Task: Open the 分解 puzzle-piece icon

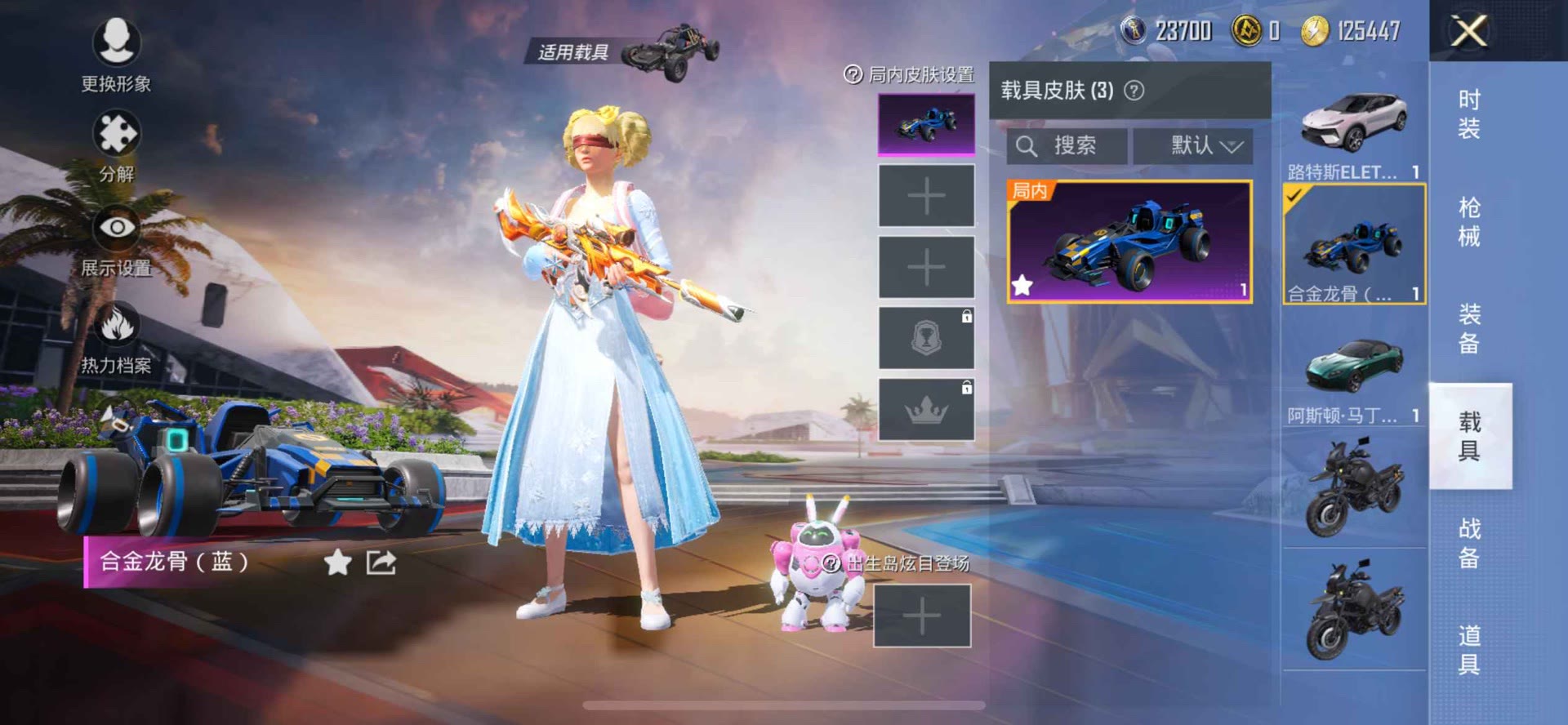Action: pyautogui.click(x=116, y=135)
